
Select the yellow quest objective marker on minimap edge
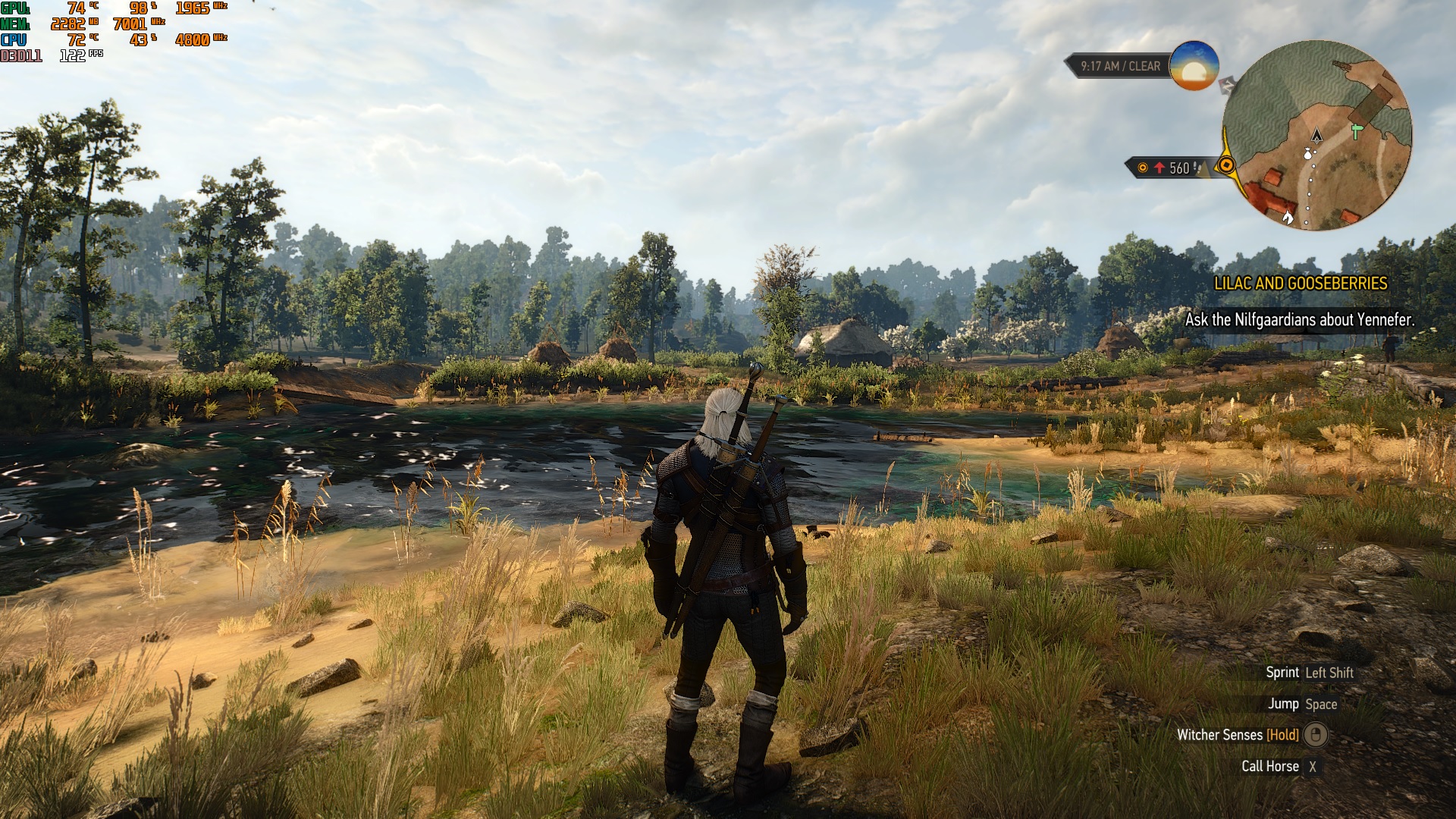(x=1226, y=166)
